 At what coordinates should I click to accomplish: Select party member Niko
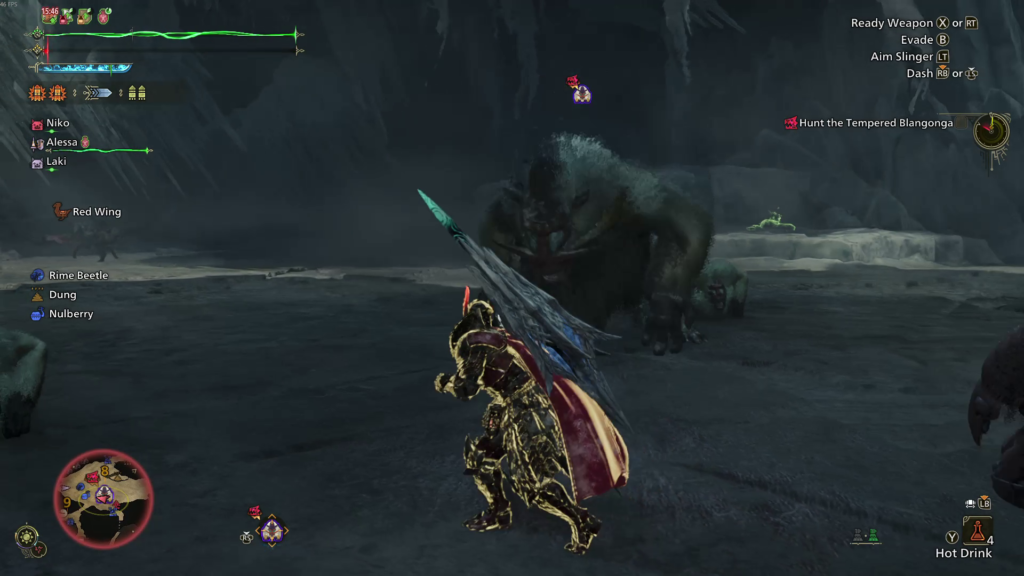click(x=57, y=123)
